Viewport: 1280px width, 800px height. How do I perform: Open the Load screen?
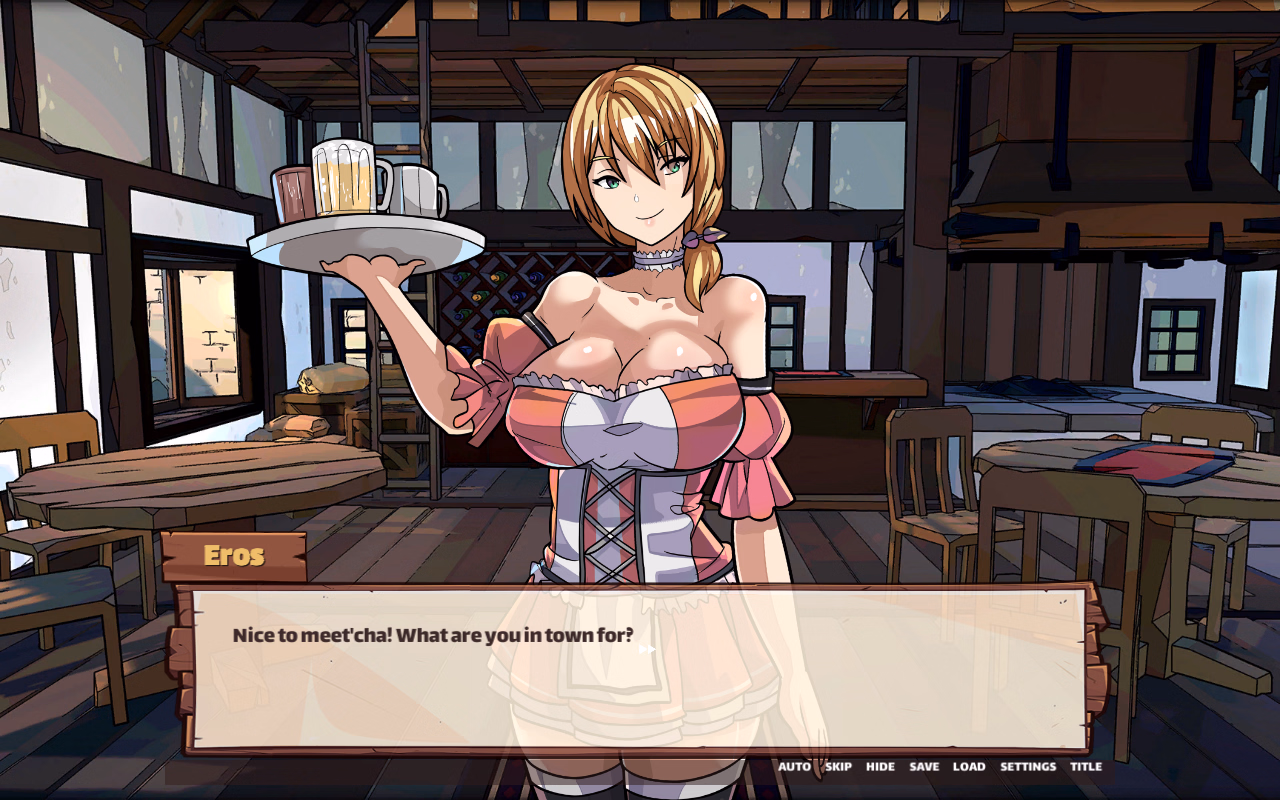[967, 766]
